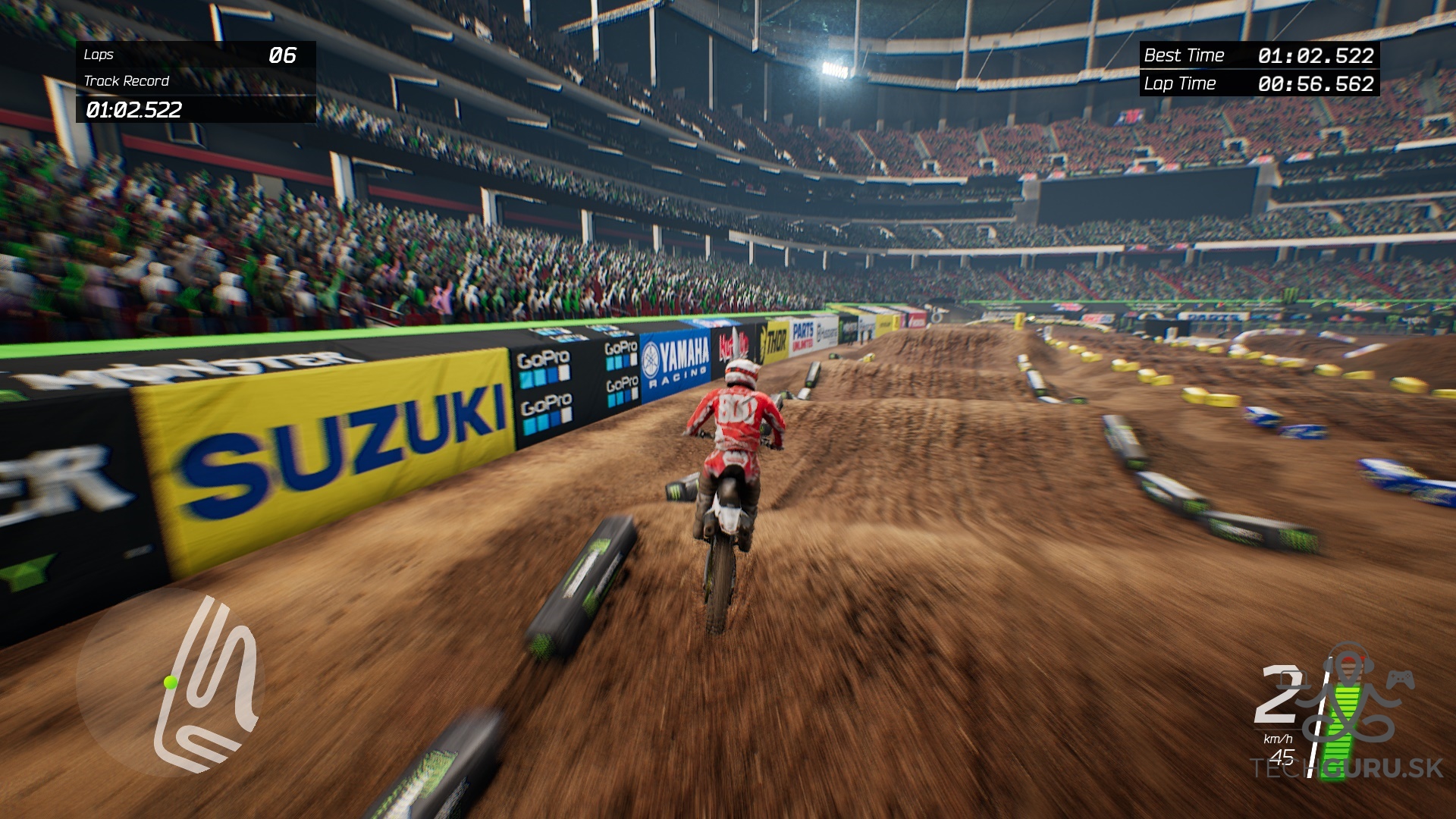Select the green rider marker on the minimap
This screenshot has height=819, width=1456.
point(171,682)
